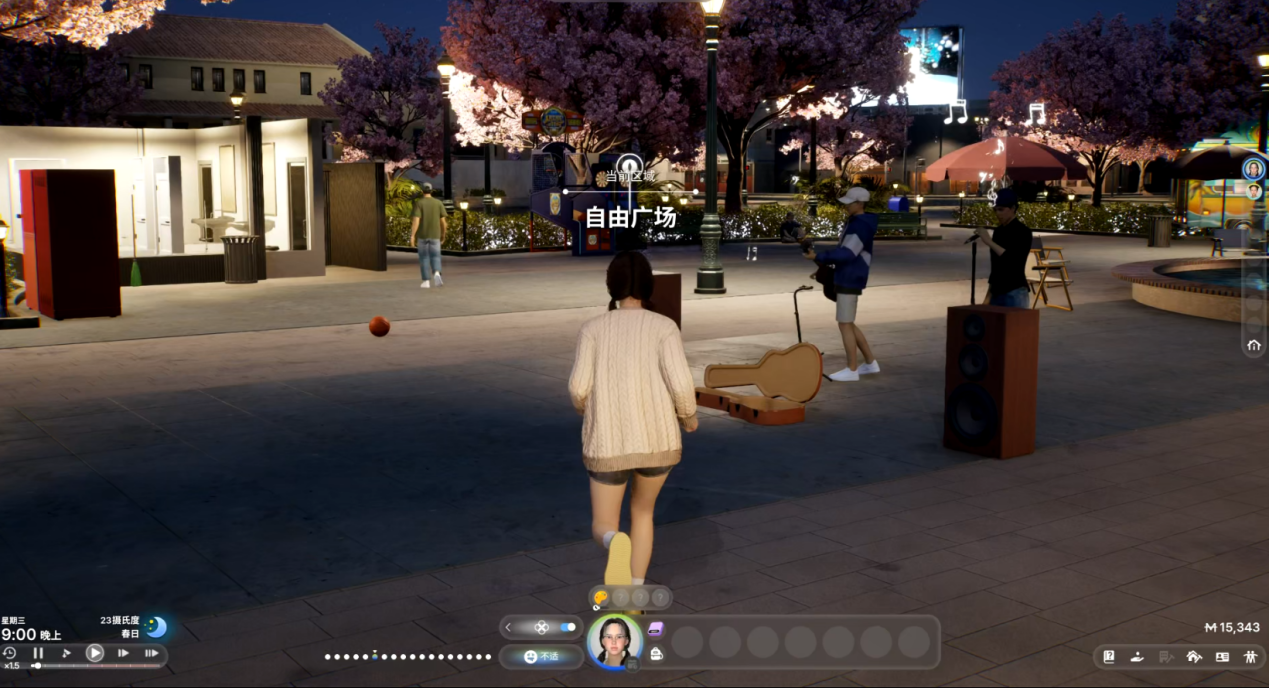The height and width of the screenshot is (688, 1269).
Task: Click the rewind clock icon
Action: (x=10, y=653)
